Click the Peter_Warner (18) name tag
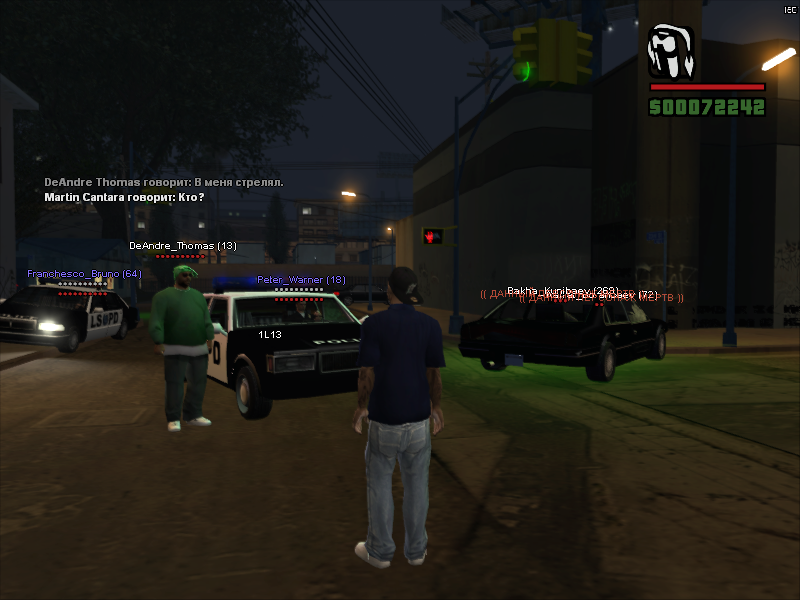This screenshot has height=600, width=800. pos(301,280)
